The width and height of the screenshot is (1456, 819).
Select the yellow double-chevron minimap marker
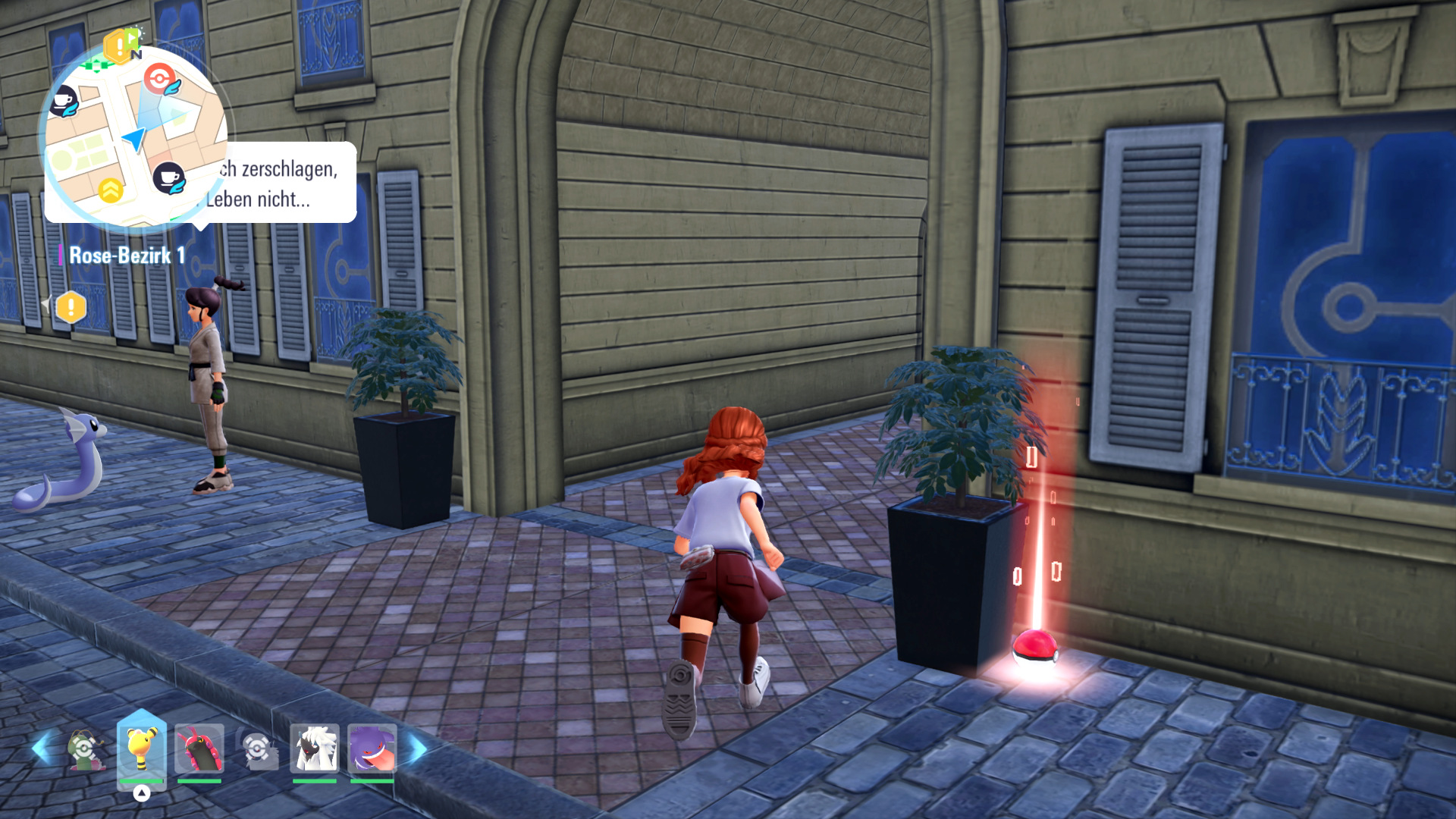pos(111,190)
